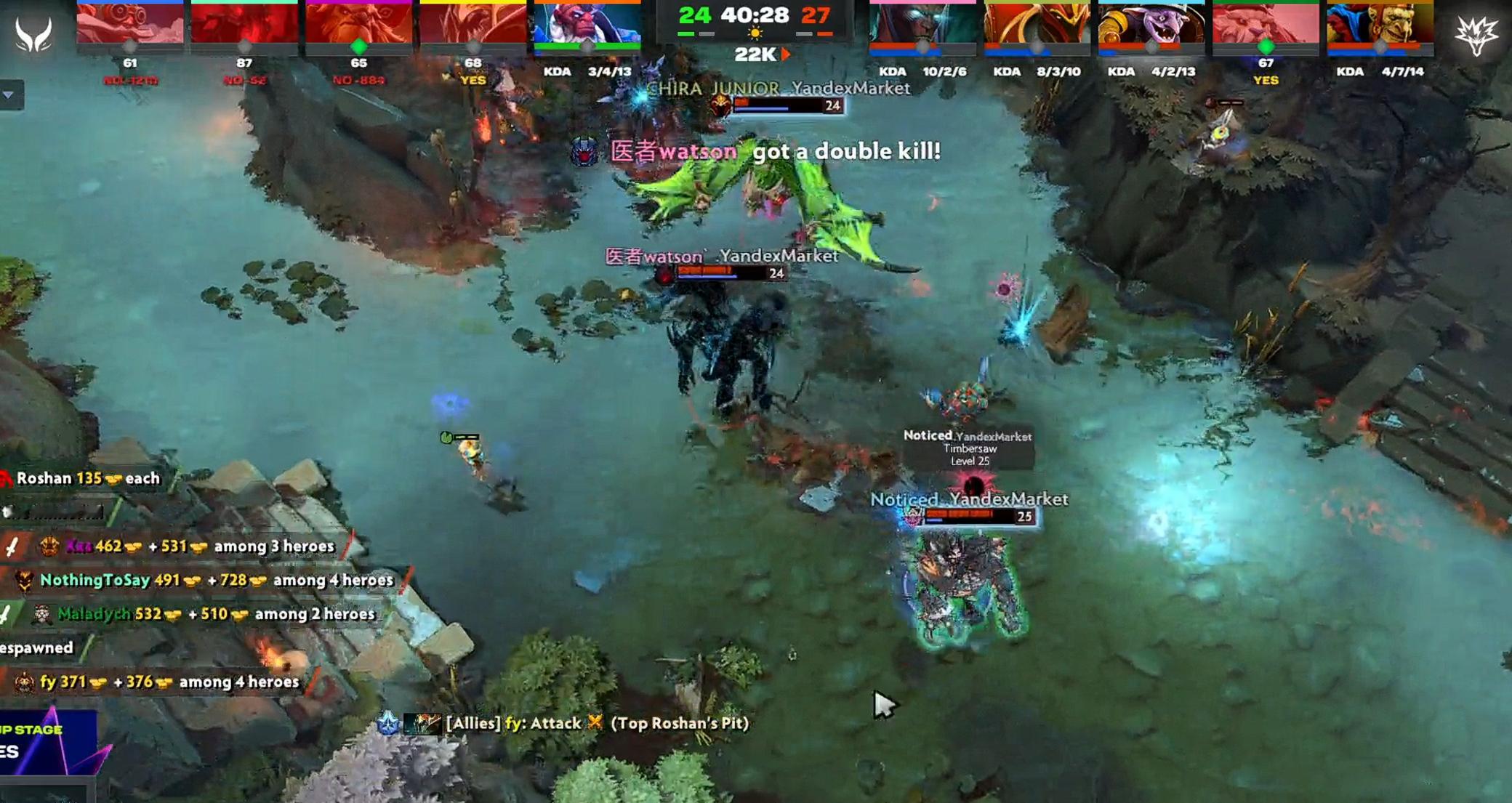Click the Top Roshan's Pit link in chat

coord(683,724)
